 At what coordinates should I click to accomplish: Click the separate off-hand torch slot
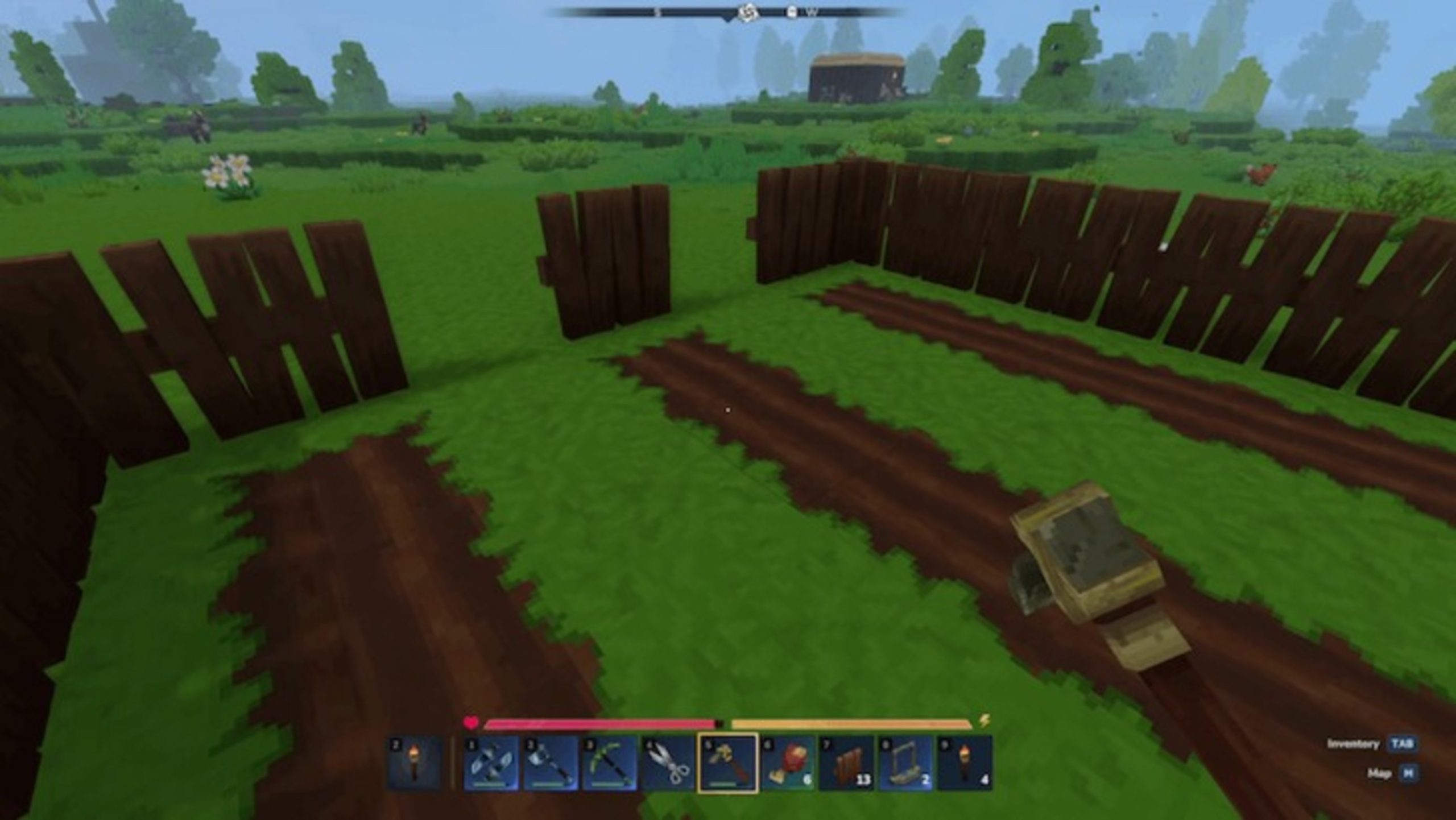(x=415, y=763)
